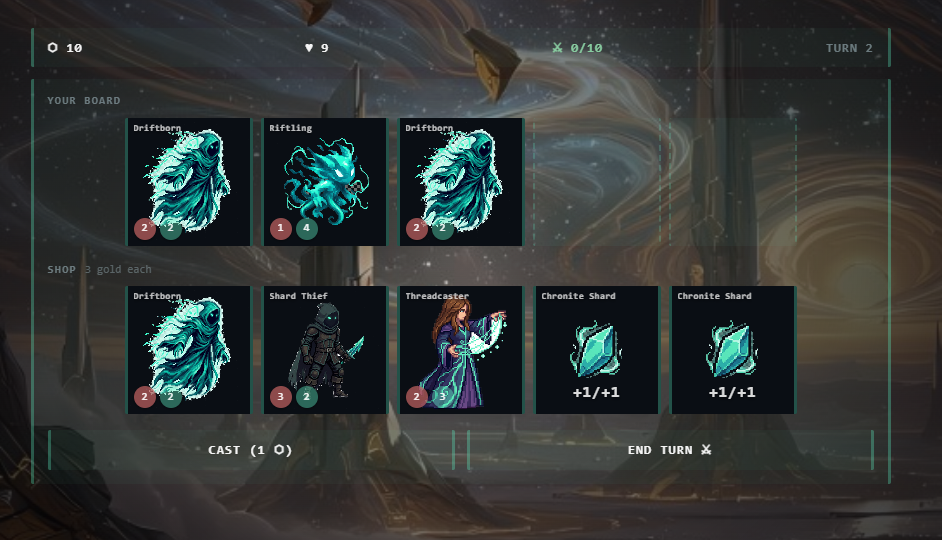Buy the Driftborn offered in the shop
Viewport: 942px width, 540px height.
pyautogui.click(x=189, y=349)
